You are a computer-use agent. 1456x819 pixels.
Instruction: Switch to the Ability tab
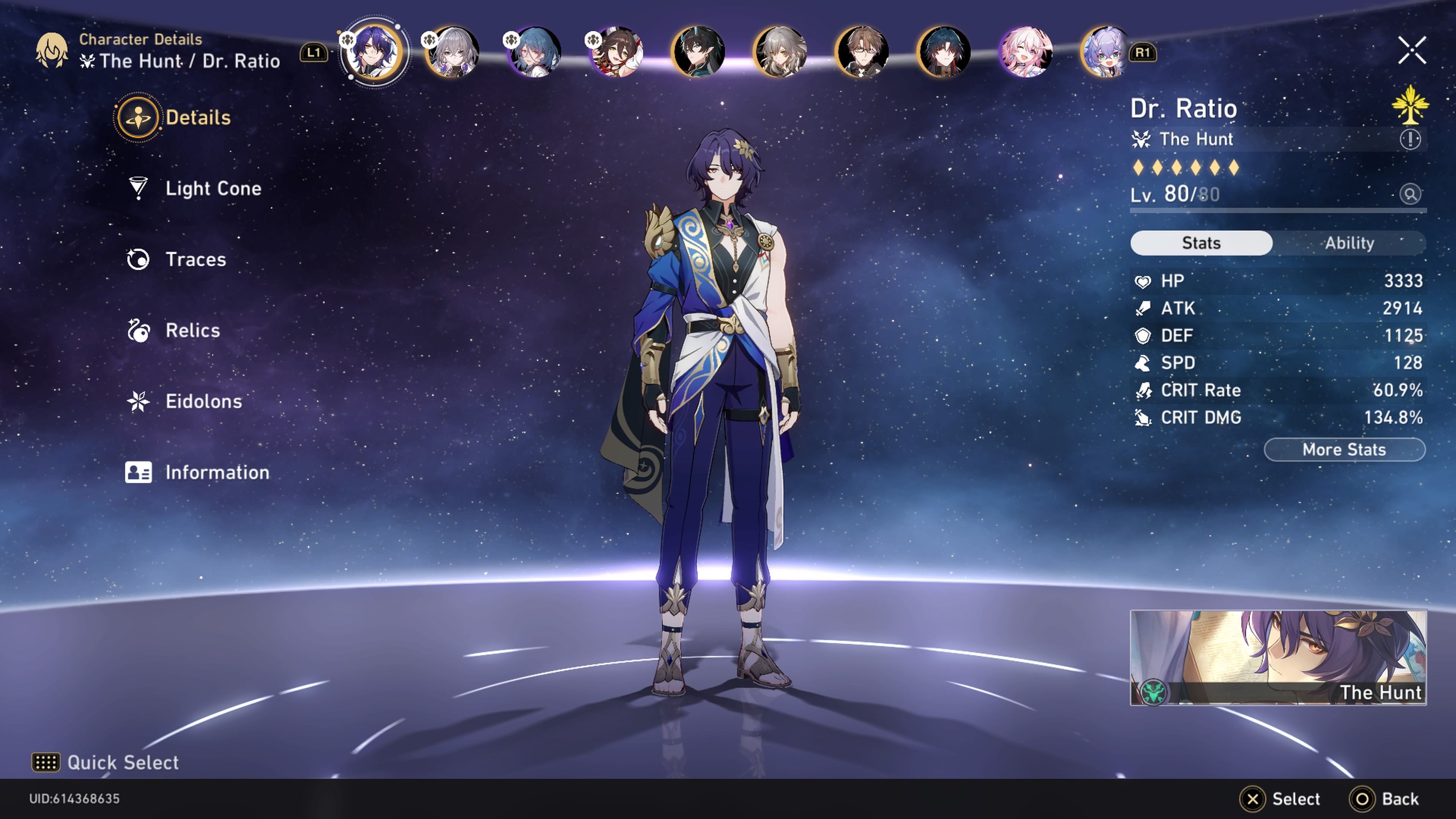click(x=1349, y=243)
